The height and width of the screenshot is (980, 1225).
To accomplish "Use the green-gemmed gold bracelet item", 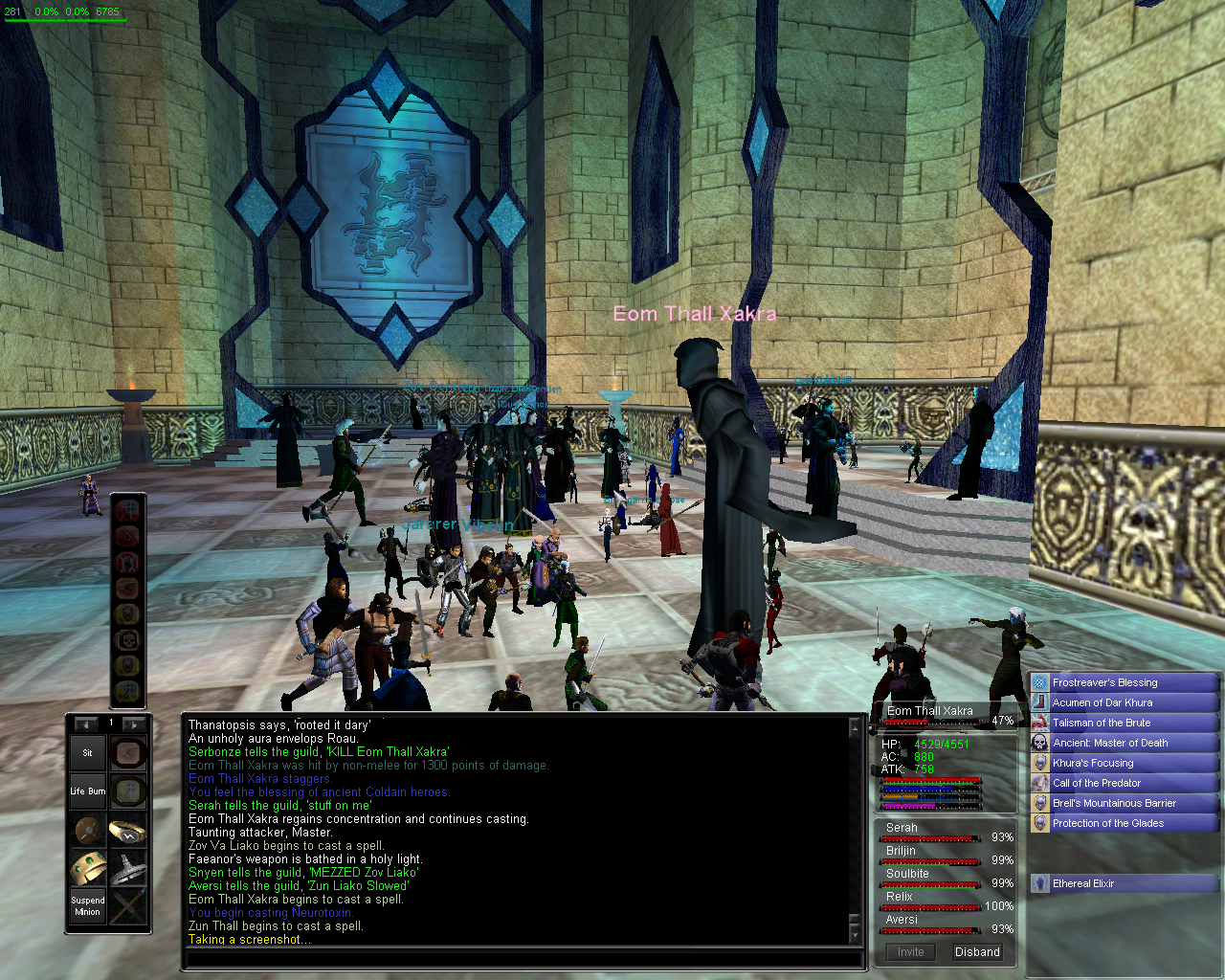I will [87, 868].
